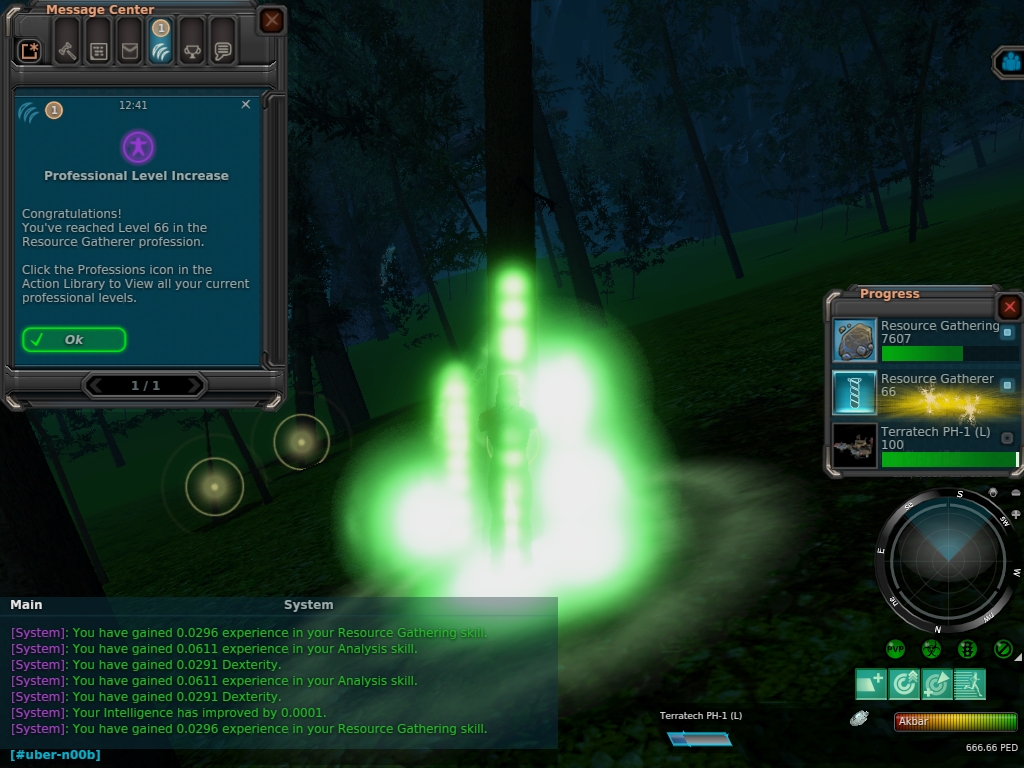Image resolution: width=1024 pixels, height=768 pixels.
Task: Confirm the level increase with Ok
Action: tap(74, 340)
